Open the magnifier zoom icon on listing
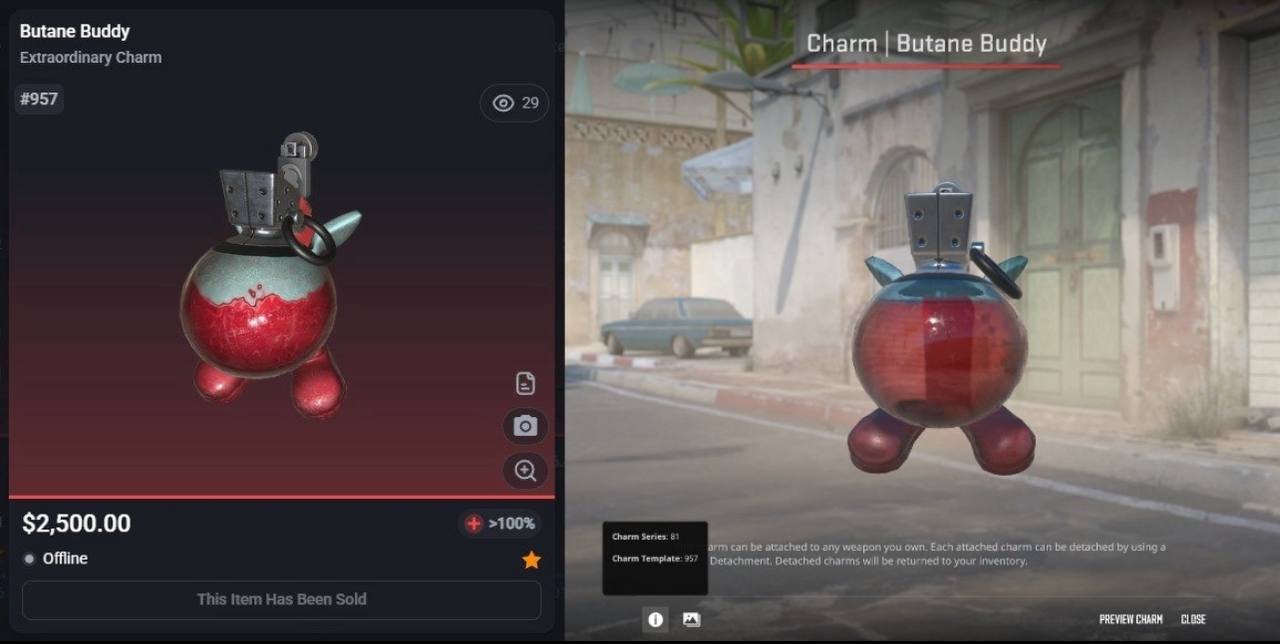Screen dimensions: 1280x644 [525, 470]
